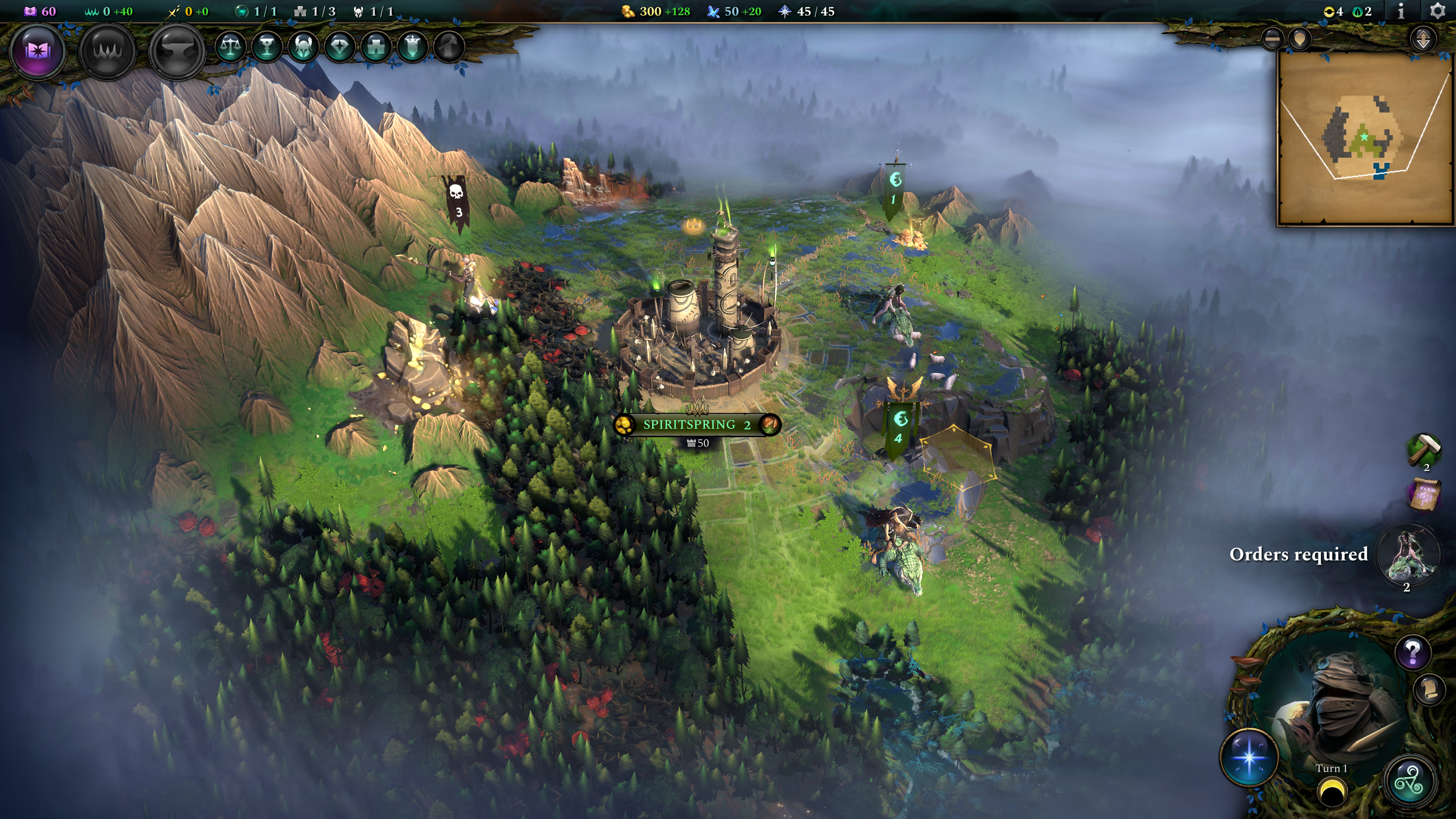The height and width of the screenshot is (819, 1456).
Task: Open the scales diplomacy overview
Action: pyautogui.click(x=230, y=47)
